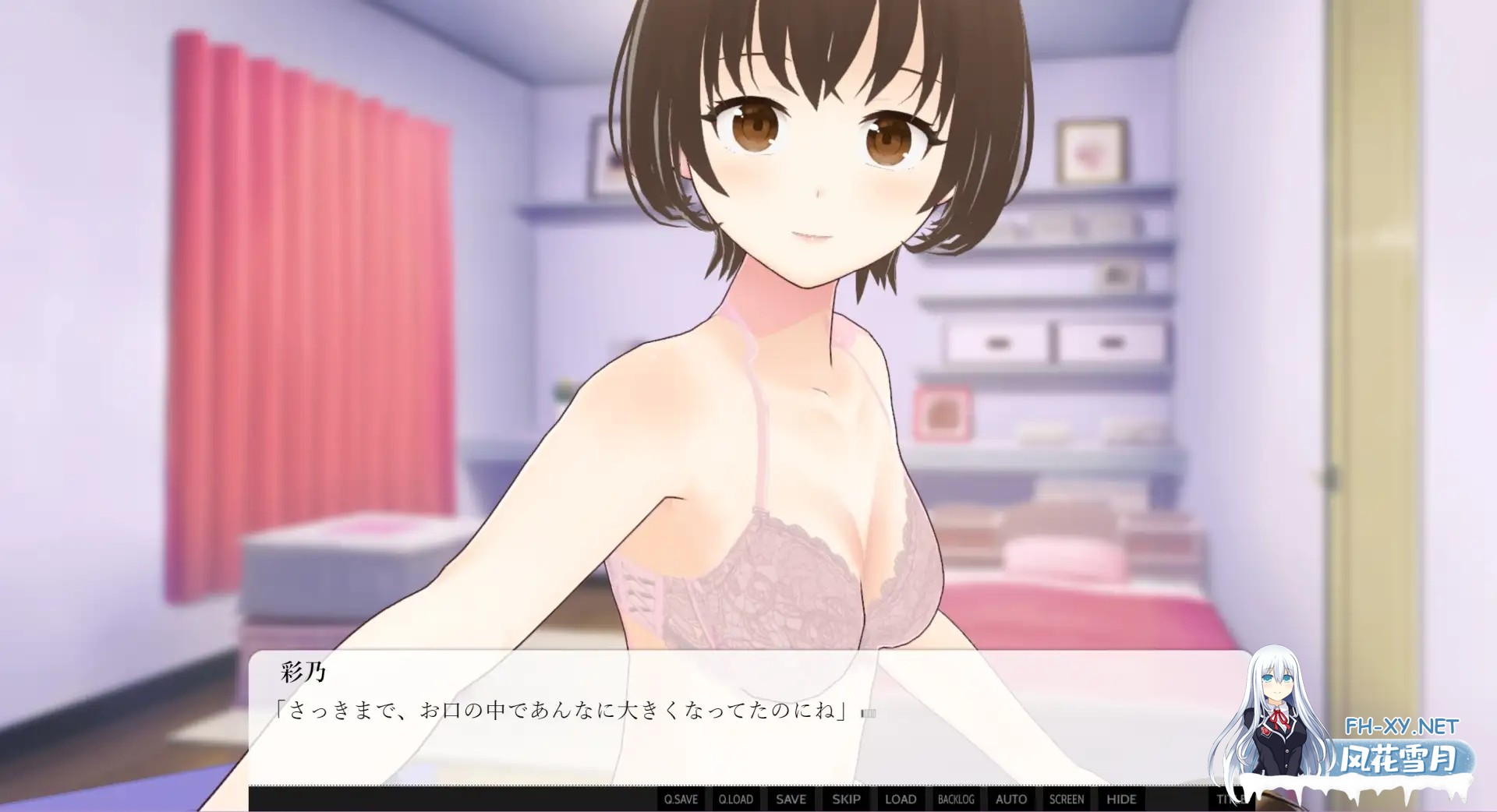Quick load using Q.LOAD
The height and width of the screenshot is (812, 1497).
(x=736, y=799)
